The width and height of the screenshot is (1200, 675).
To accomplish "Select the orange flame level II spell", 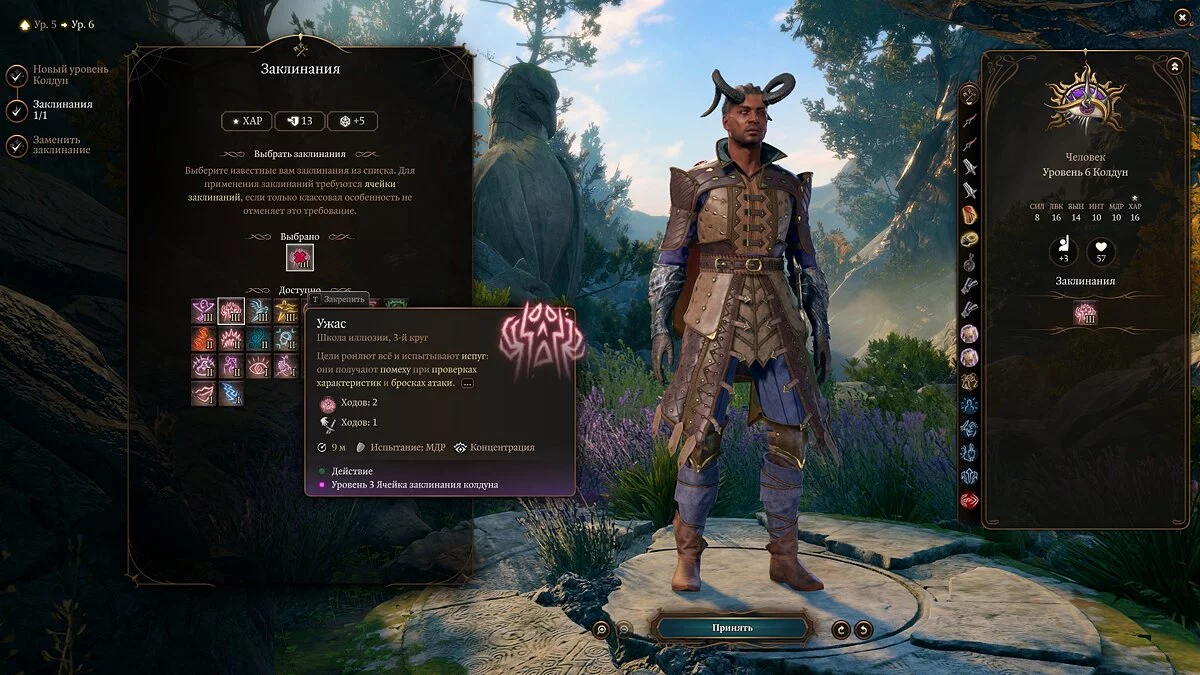I will pos(204,339).
